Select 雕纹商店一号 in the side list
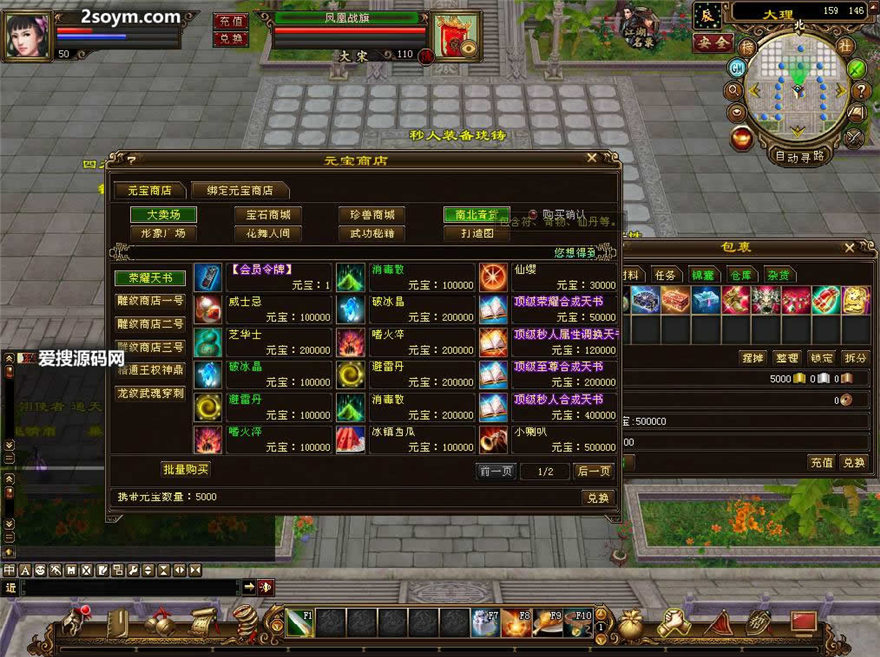Screen dimensions: 880x657 150,301
